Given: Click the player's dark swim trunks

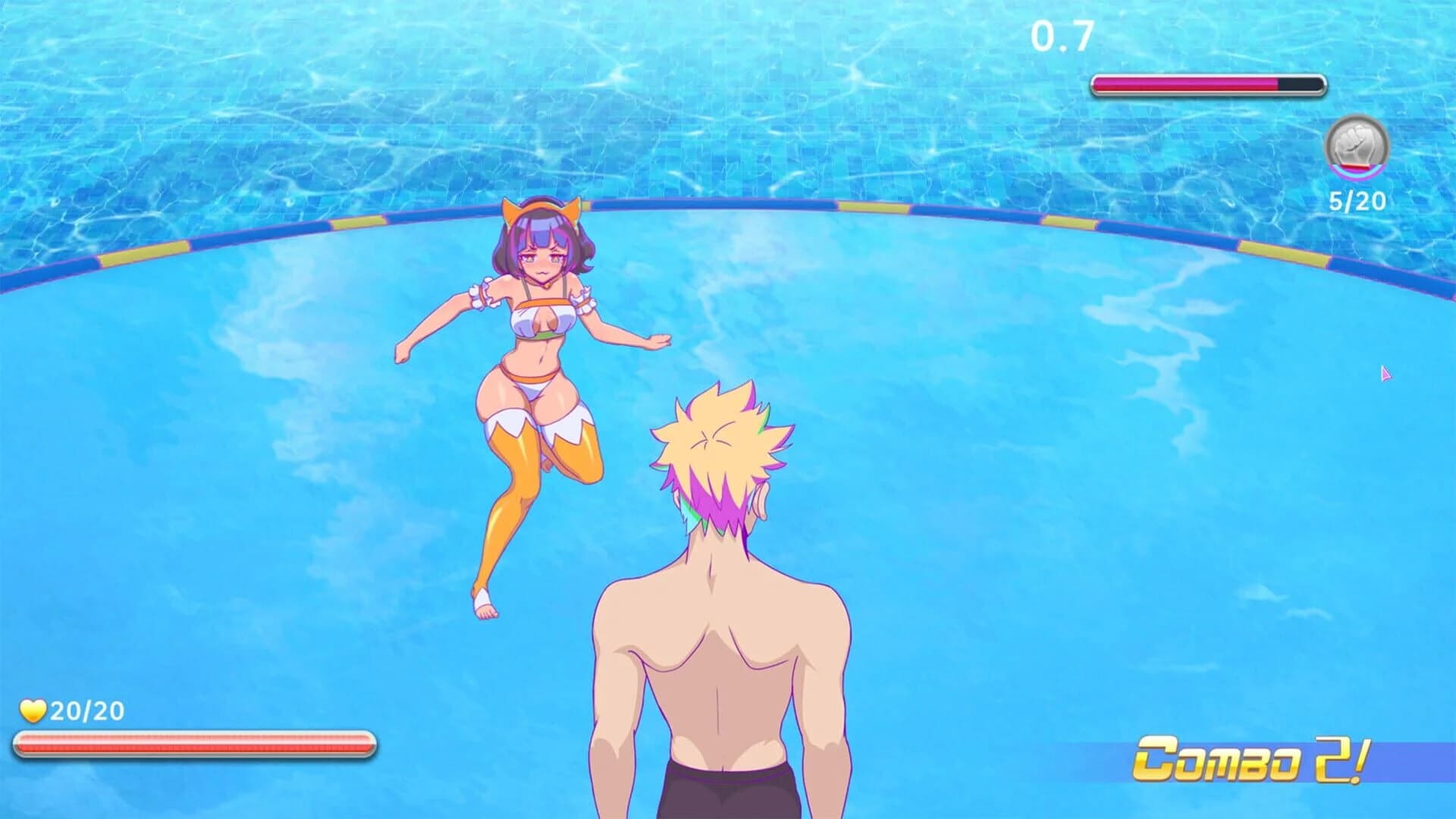Looking at the screenshot, I should click(x=728, y=796).
